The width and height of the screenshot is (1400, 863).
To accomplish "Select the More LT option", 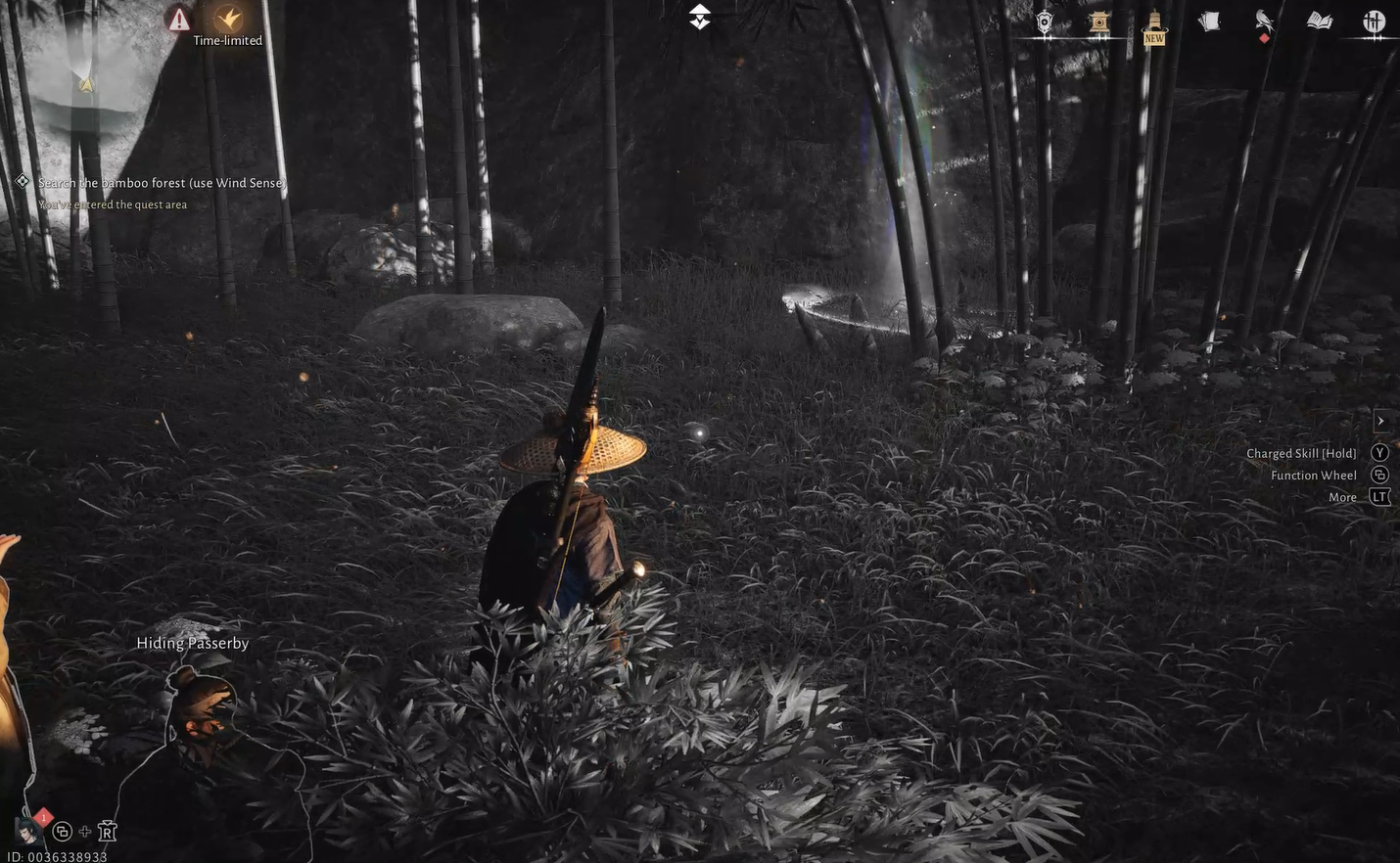I will pyautogui.click(x=1379, y=496).
